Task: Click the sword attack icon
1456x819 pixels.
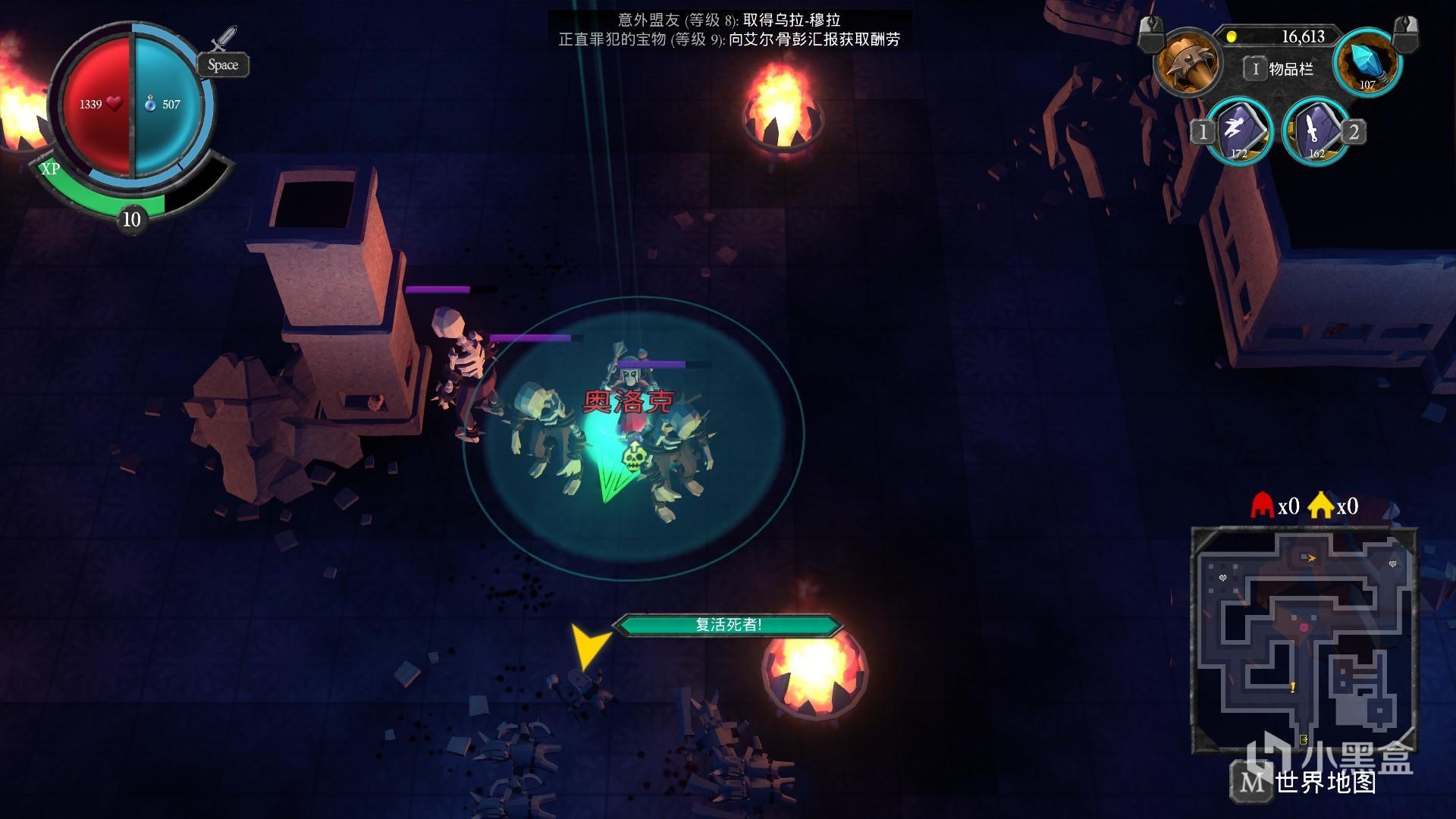Action: point(224,39)
